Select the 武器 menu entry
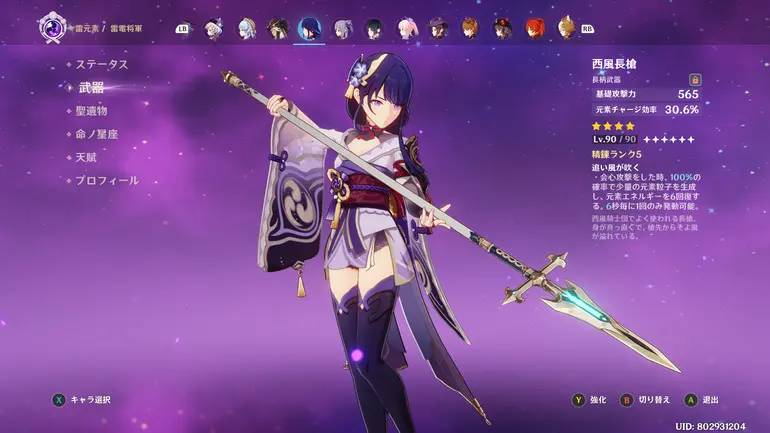 pyautogui.click(x=91, y=88)
